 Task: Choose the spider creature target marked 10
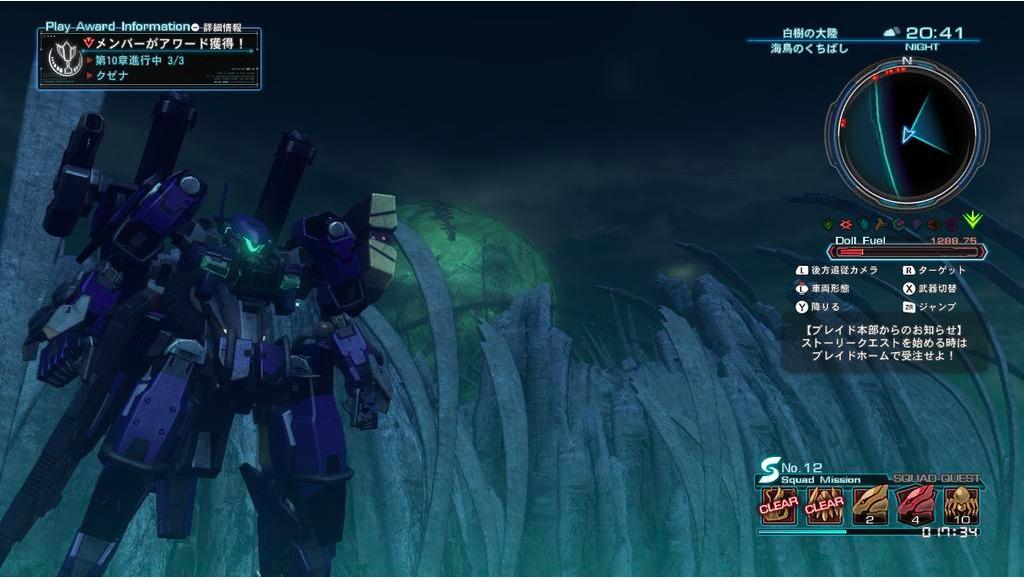point(960,506)
